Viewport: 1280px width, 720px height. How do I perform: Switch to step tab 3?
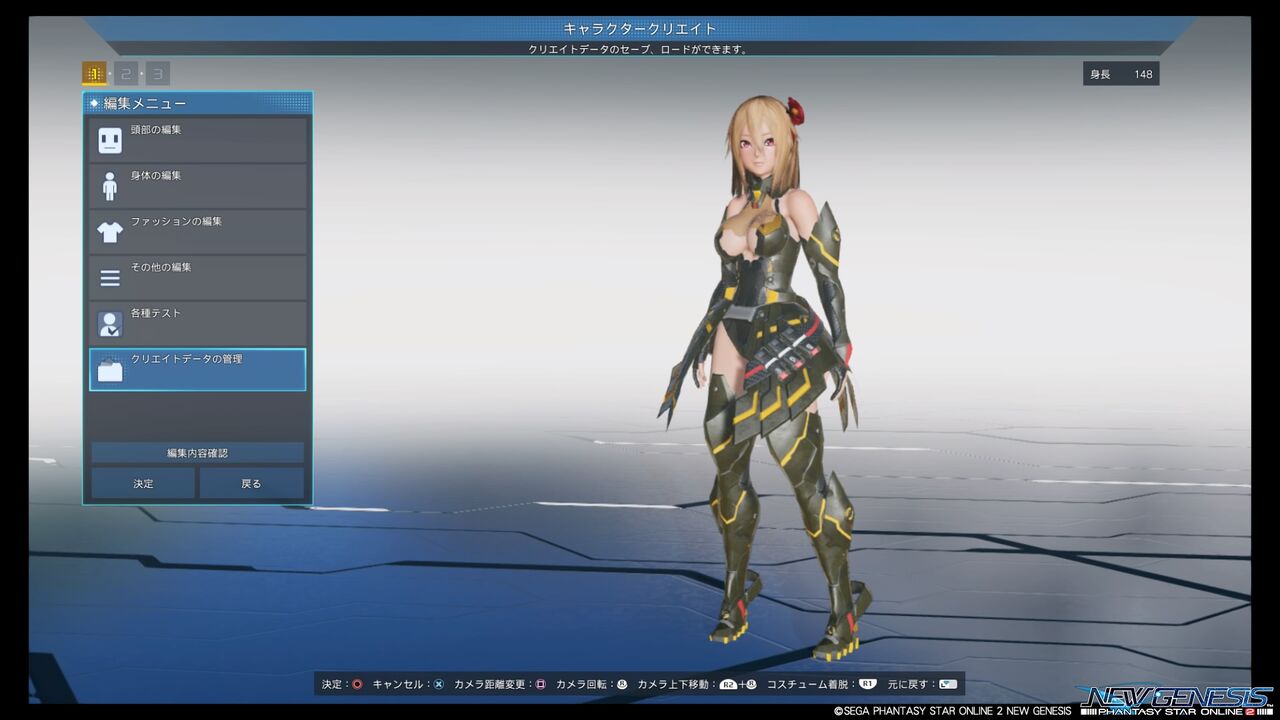(156, 73)
